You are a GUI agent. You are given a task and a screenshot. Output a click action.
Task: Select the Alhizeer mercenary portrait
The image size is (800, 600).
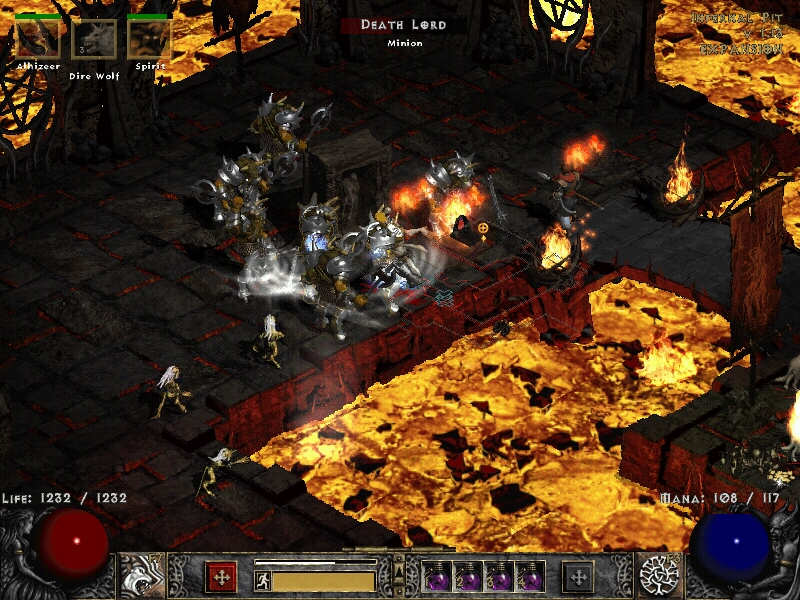coord(37,39)
